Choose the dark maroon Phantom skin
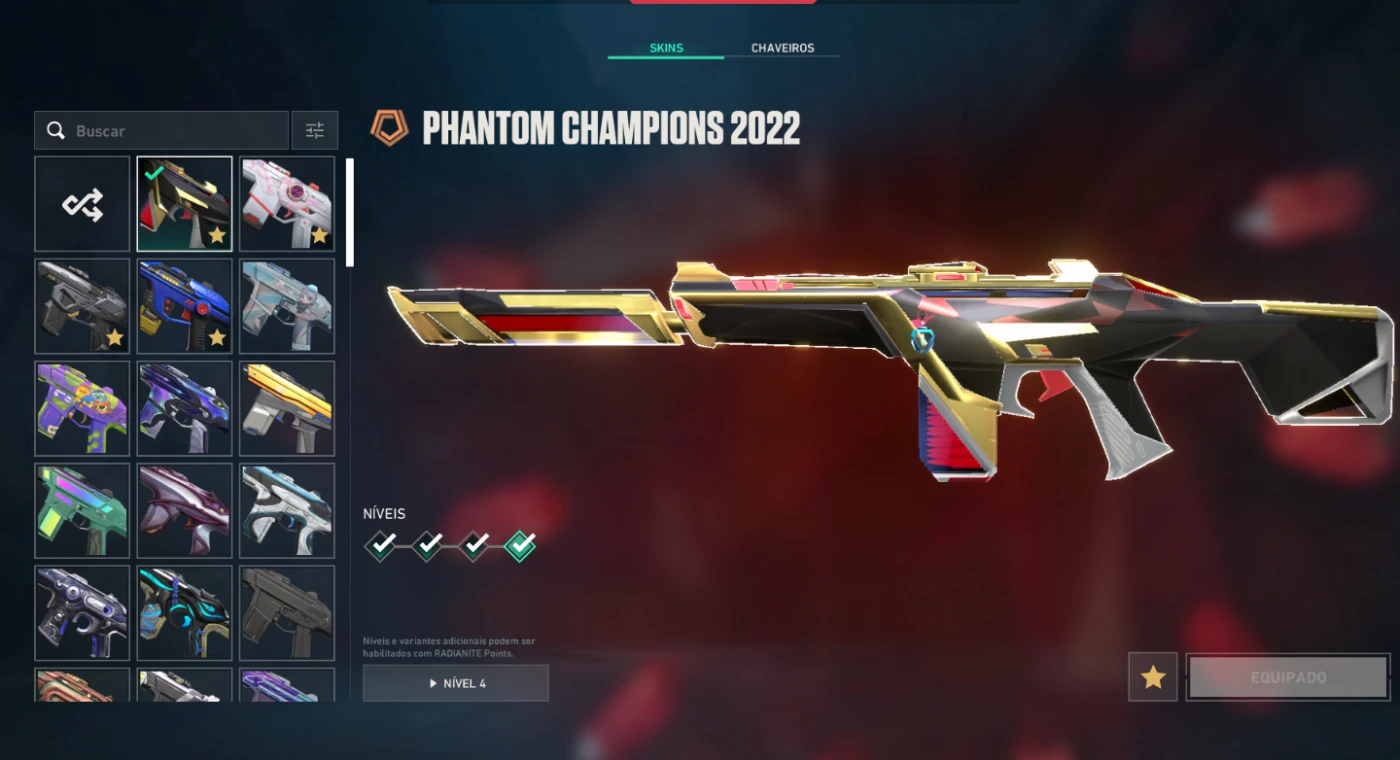The image size is (1400, 760). click(185, 510)
